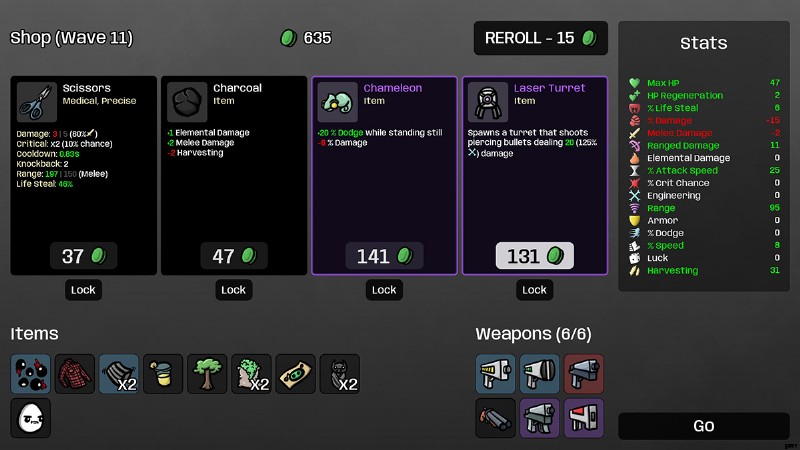Select the lemonade jar item
The image size is (800, 450).
click(x=163, y=373)
